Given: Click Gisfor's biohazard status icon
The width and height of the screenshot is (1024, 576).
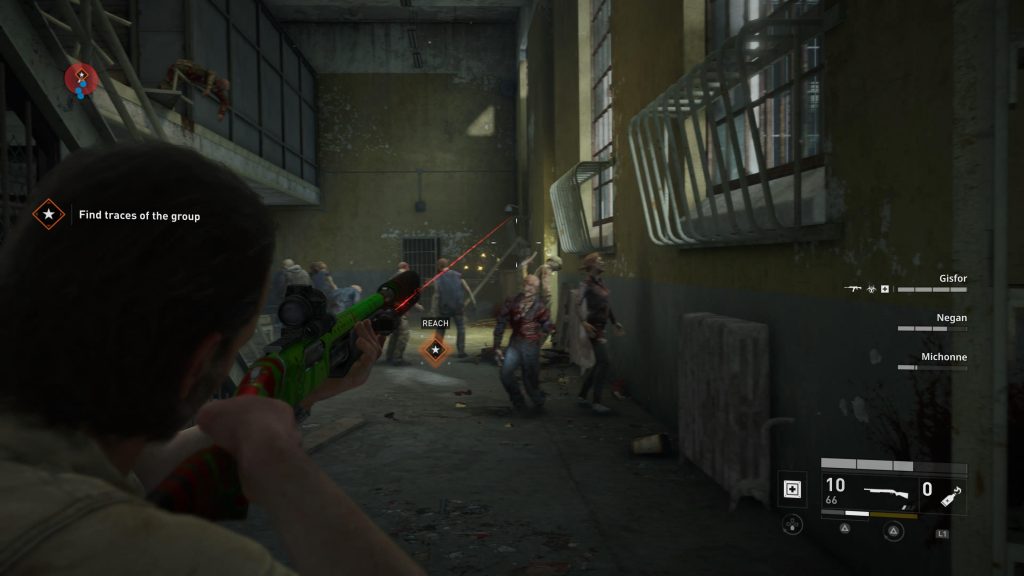Looking at the screenshot, I should [870, 289].
